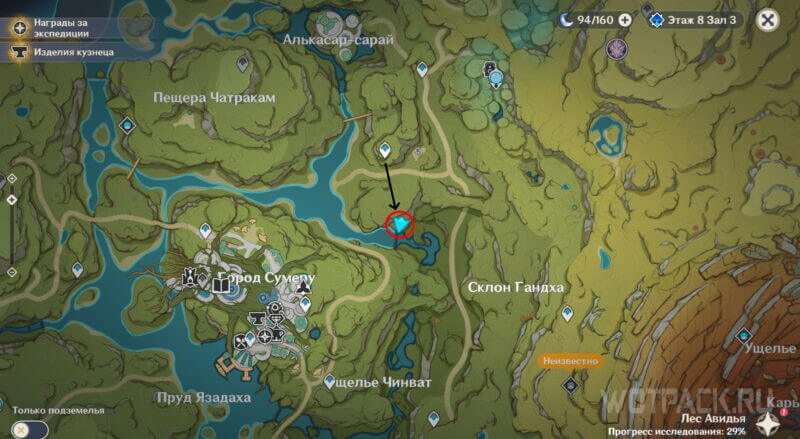The image size is (800, 439).
Task: Select the crystal marker circled in red
Action: click(x=401, y=226)
